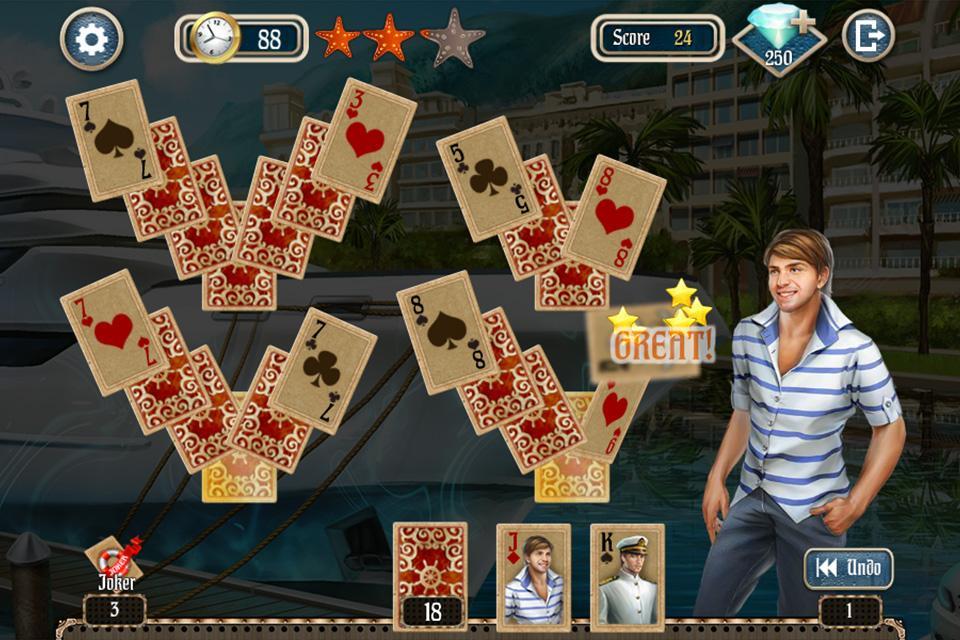
Task: Draw a card from the stock pile
Action: tap(430, 565)
